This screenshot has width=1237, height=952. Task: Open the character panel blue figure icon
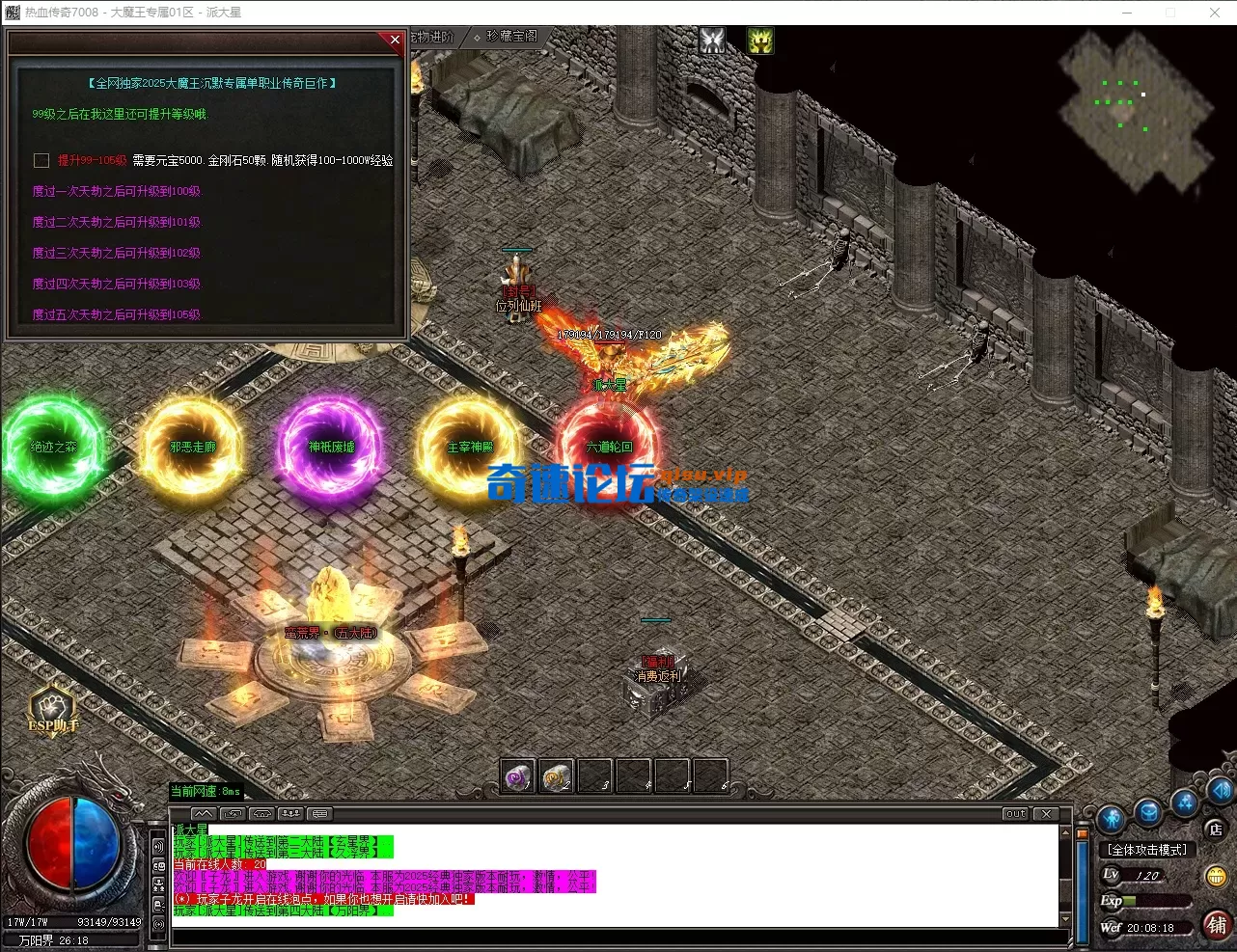(x=1112, y=820)
